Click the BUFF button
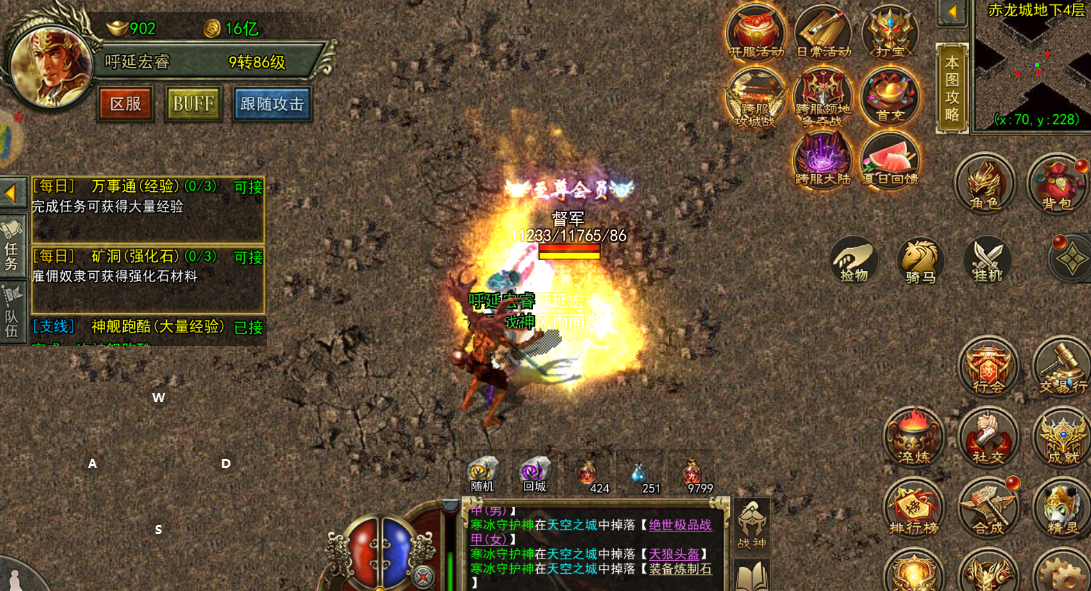The width and height of the screenshot is (1091, 591). 193,104
